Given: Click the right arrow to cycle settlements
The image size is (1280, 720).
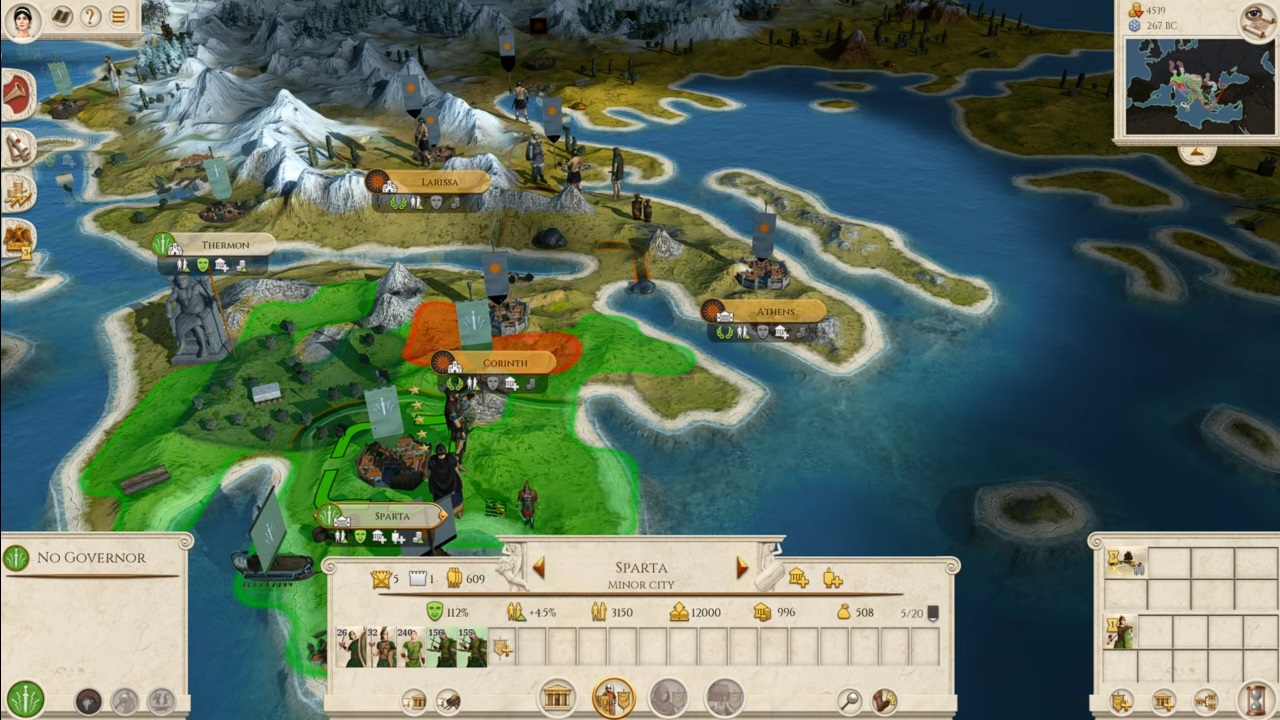Looking at the screenshot, I should tap(742, 567).
